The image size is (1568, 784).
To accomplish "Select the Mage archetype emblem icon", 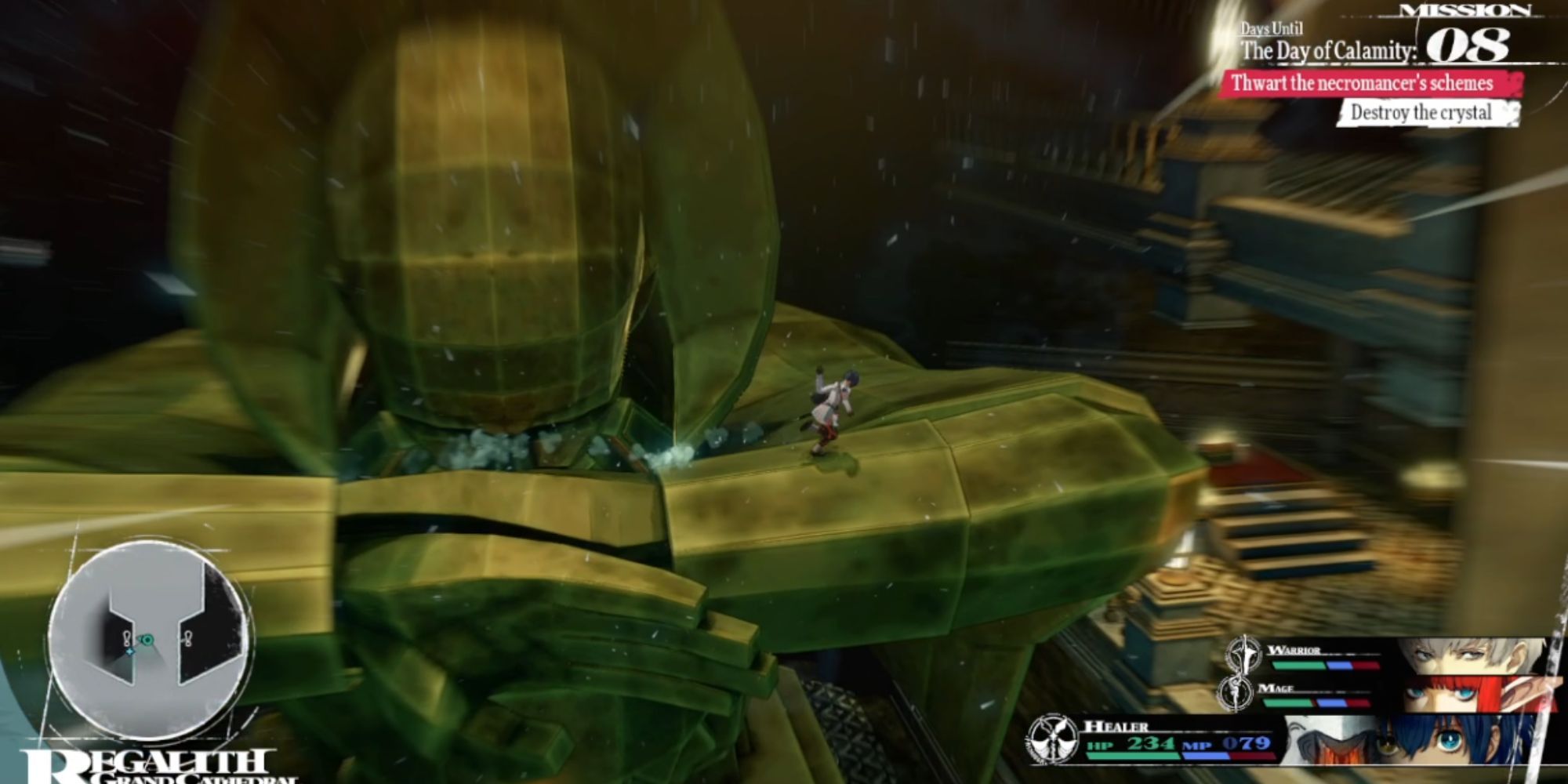I will [x=1236, y=692].
